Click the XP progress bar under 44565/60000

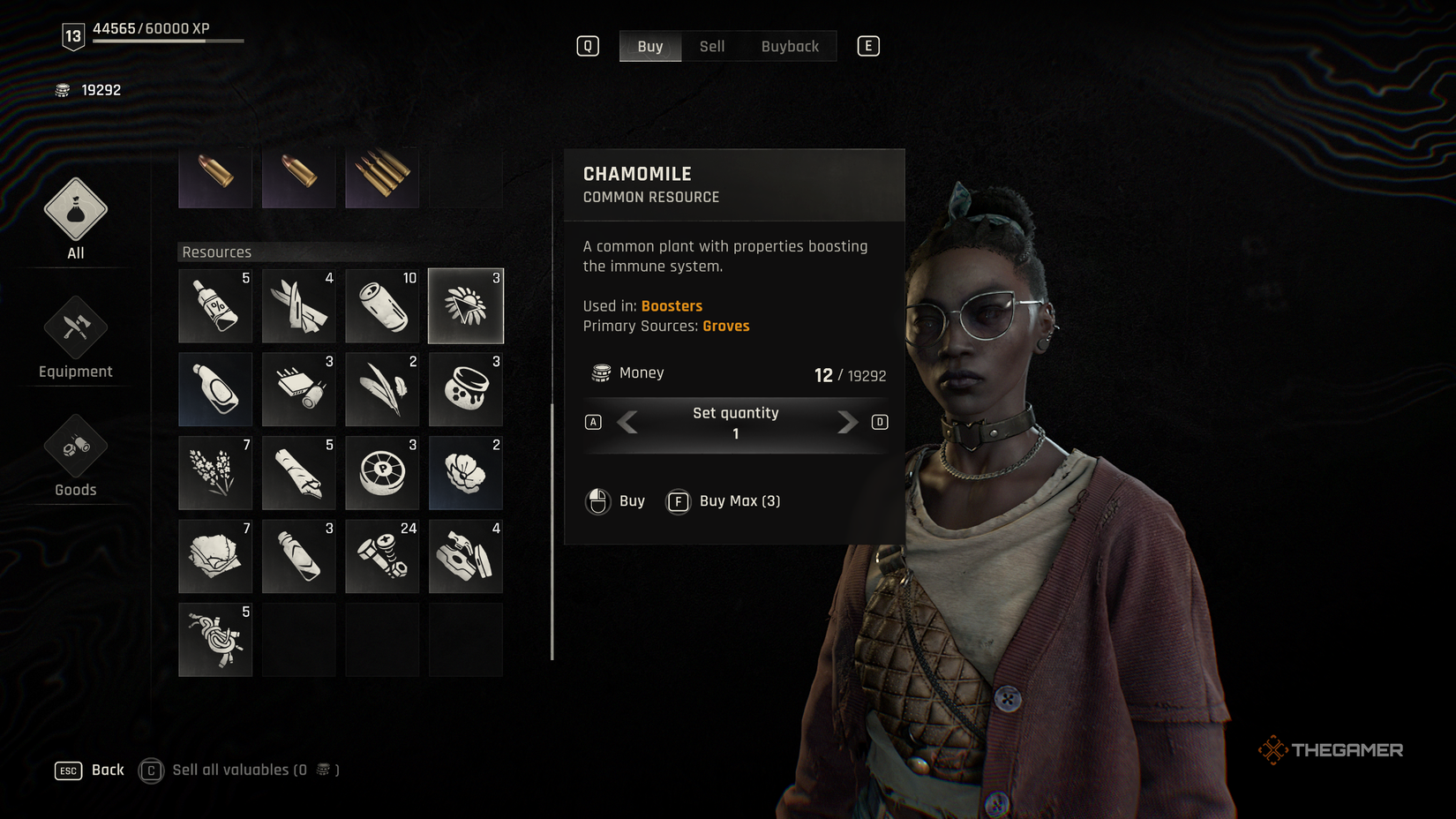168,40
